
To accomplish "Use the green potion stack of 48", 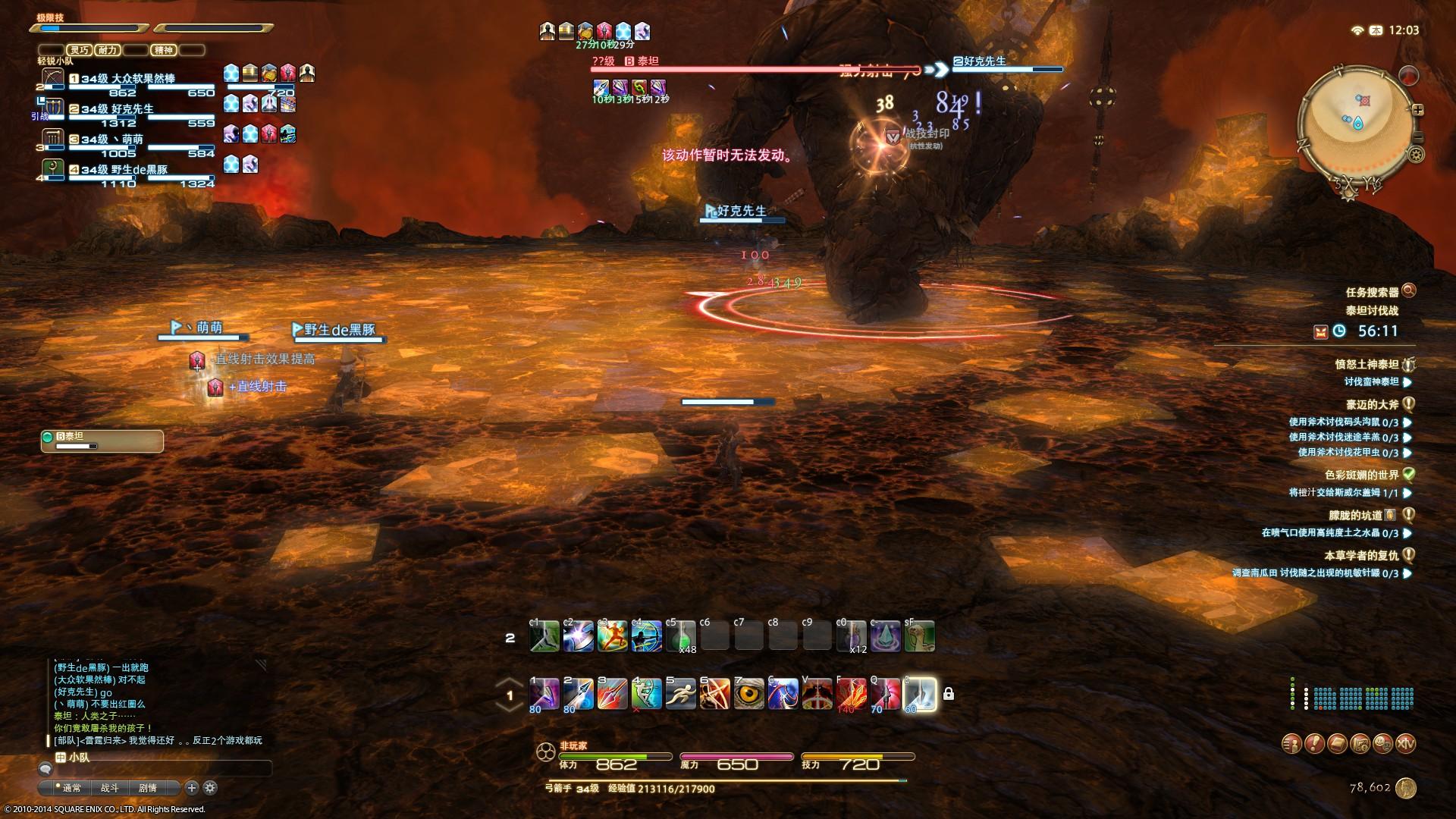I will coord(680,637).
